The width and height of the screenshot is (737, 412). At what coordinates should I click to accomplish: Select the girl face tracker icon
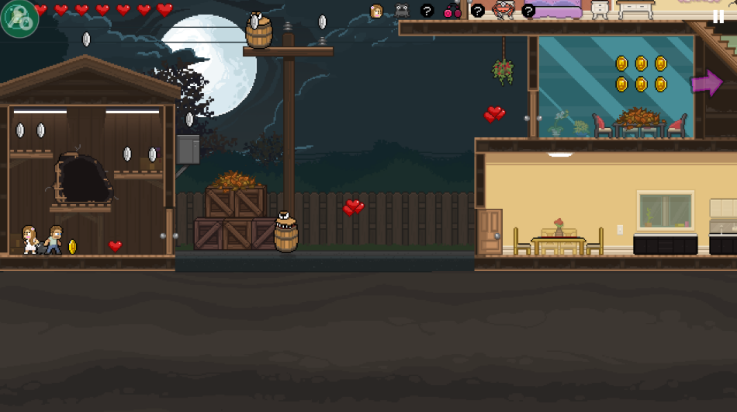(376, 12)
